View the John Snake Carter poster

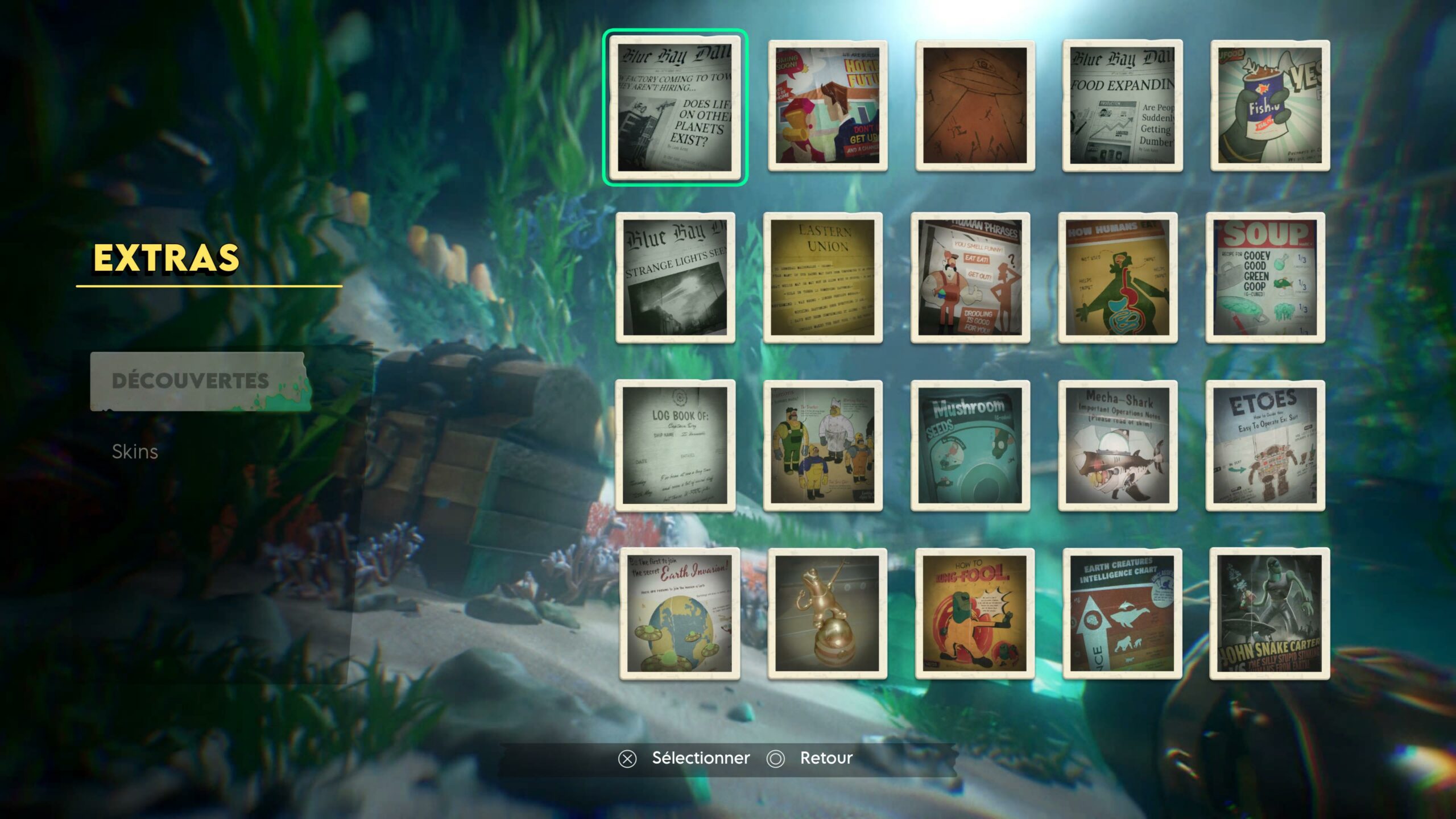pyautogui.click(x=1270, y=614)
